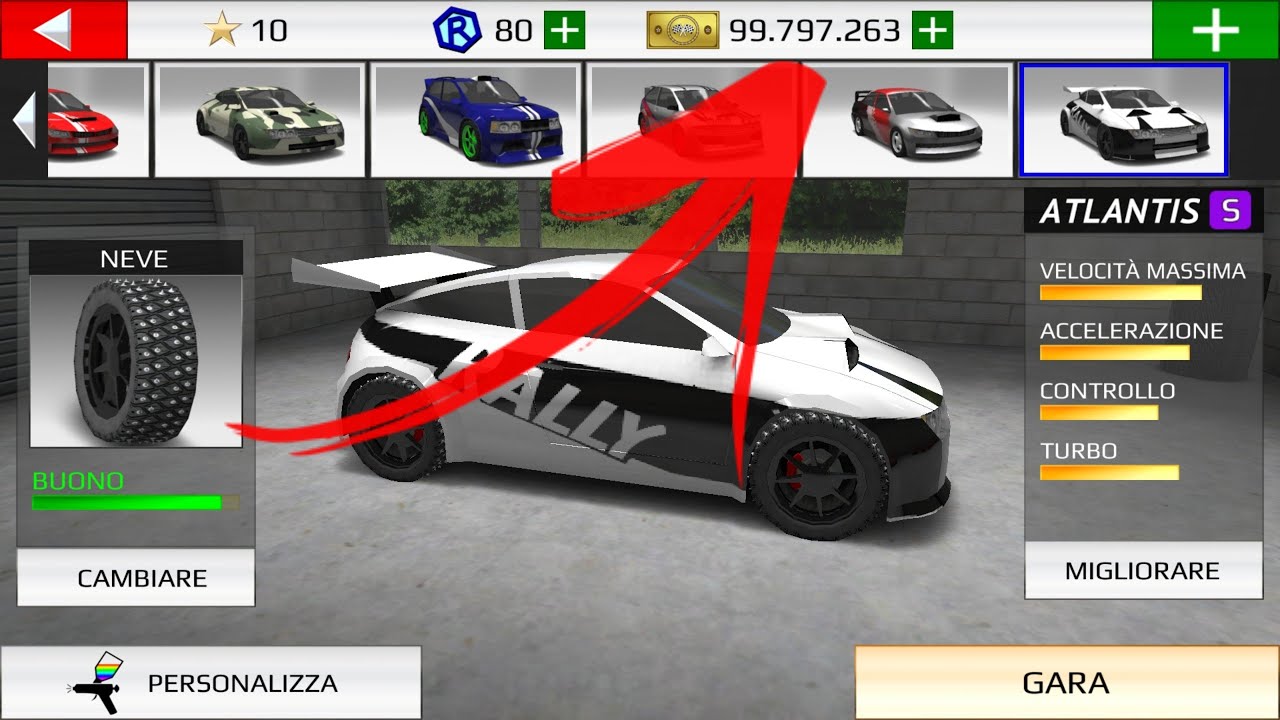Tap the large green plus in top right
Screen dimensions: 1280x720
tap(1214, 30)
